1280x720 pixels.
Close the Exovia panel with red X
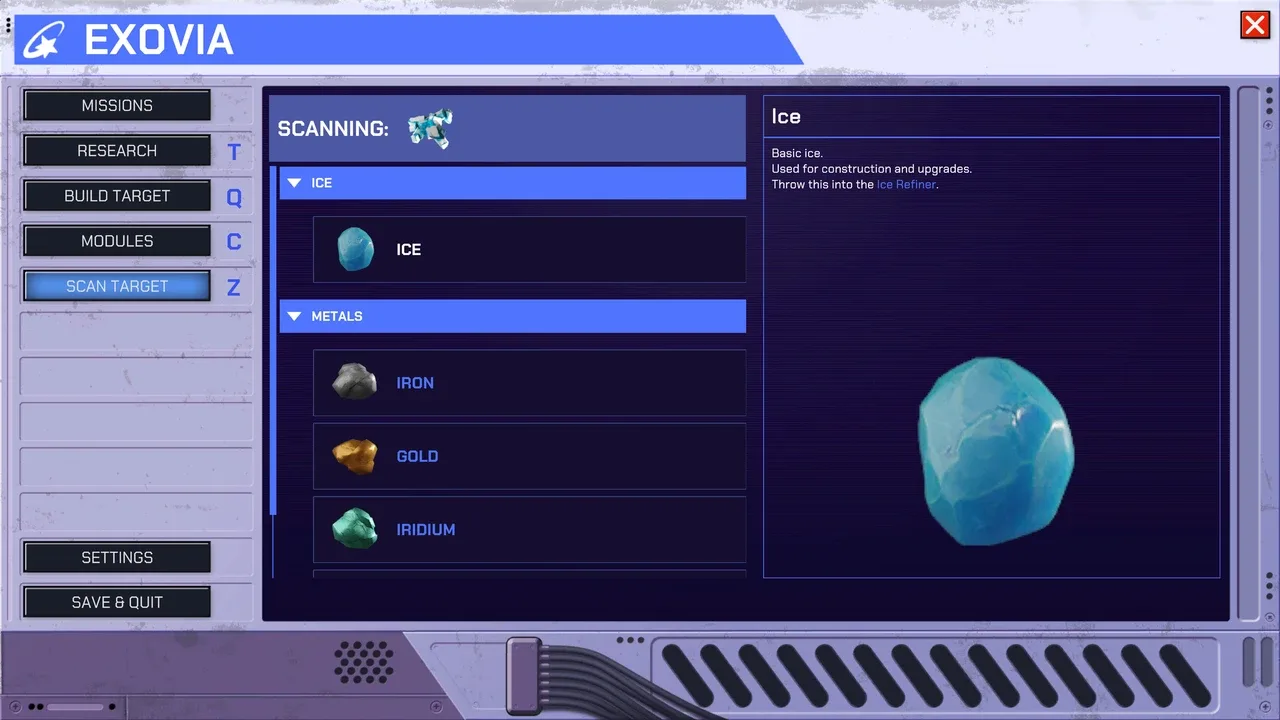pos(1254,25)
